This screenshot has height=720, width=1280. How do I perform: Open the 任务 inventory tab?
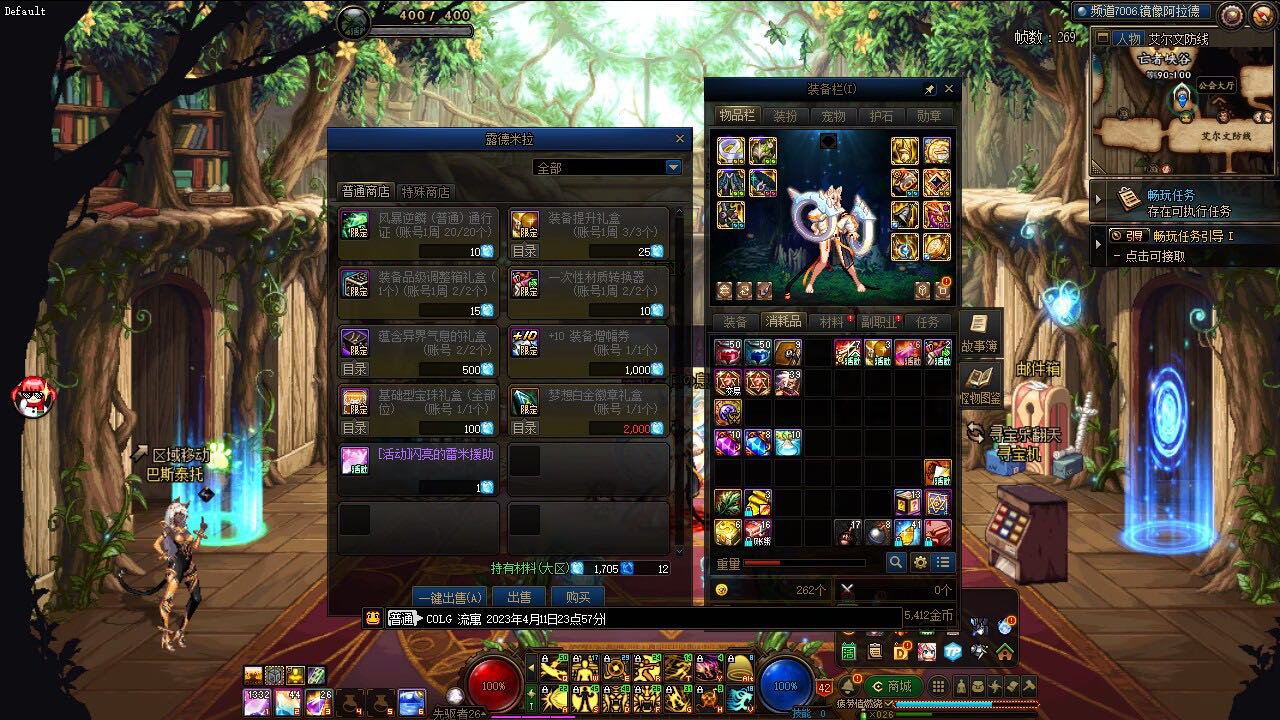point(927,322)
